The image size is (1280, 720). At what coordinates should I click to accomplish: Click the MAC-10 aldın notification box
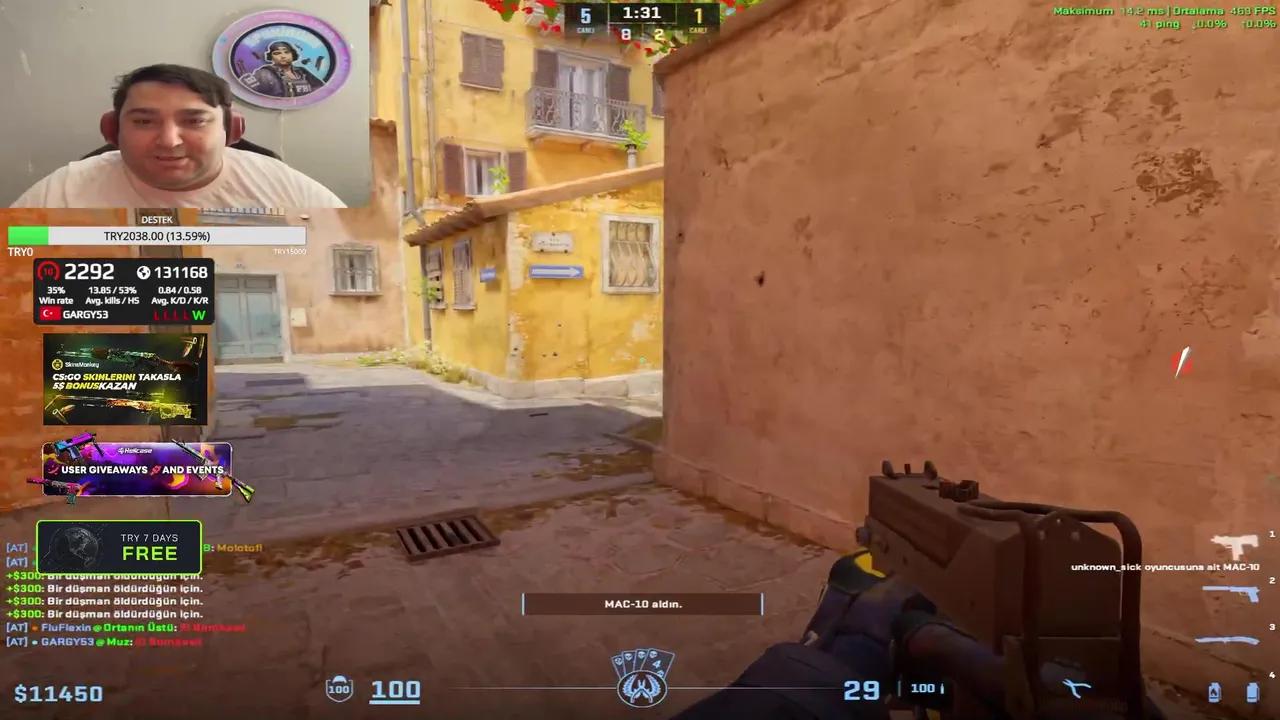point(642,604)
